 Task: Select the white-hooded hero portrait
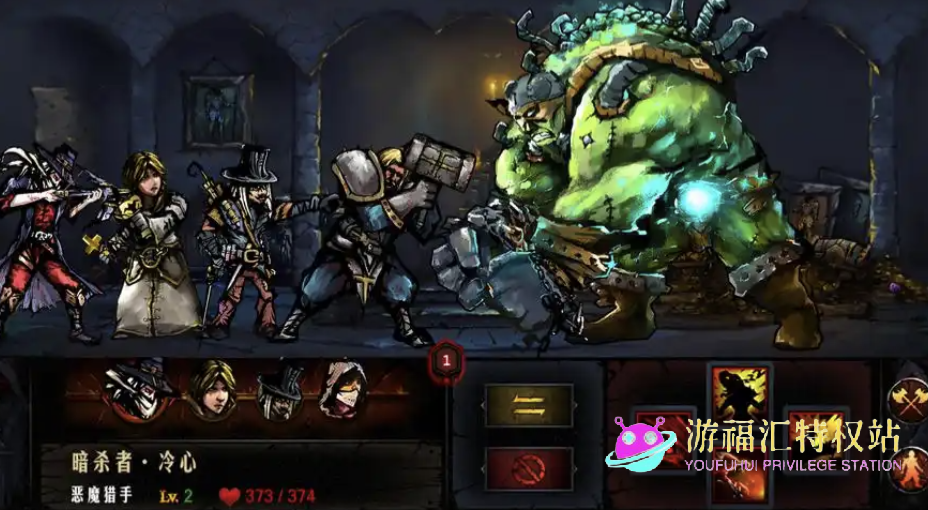pos(341,390)
